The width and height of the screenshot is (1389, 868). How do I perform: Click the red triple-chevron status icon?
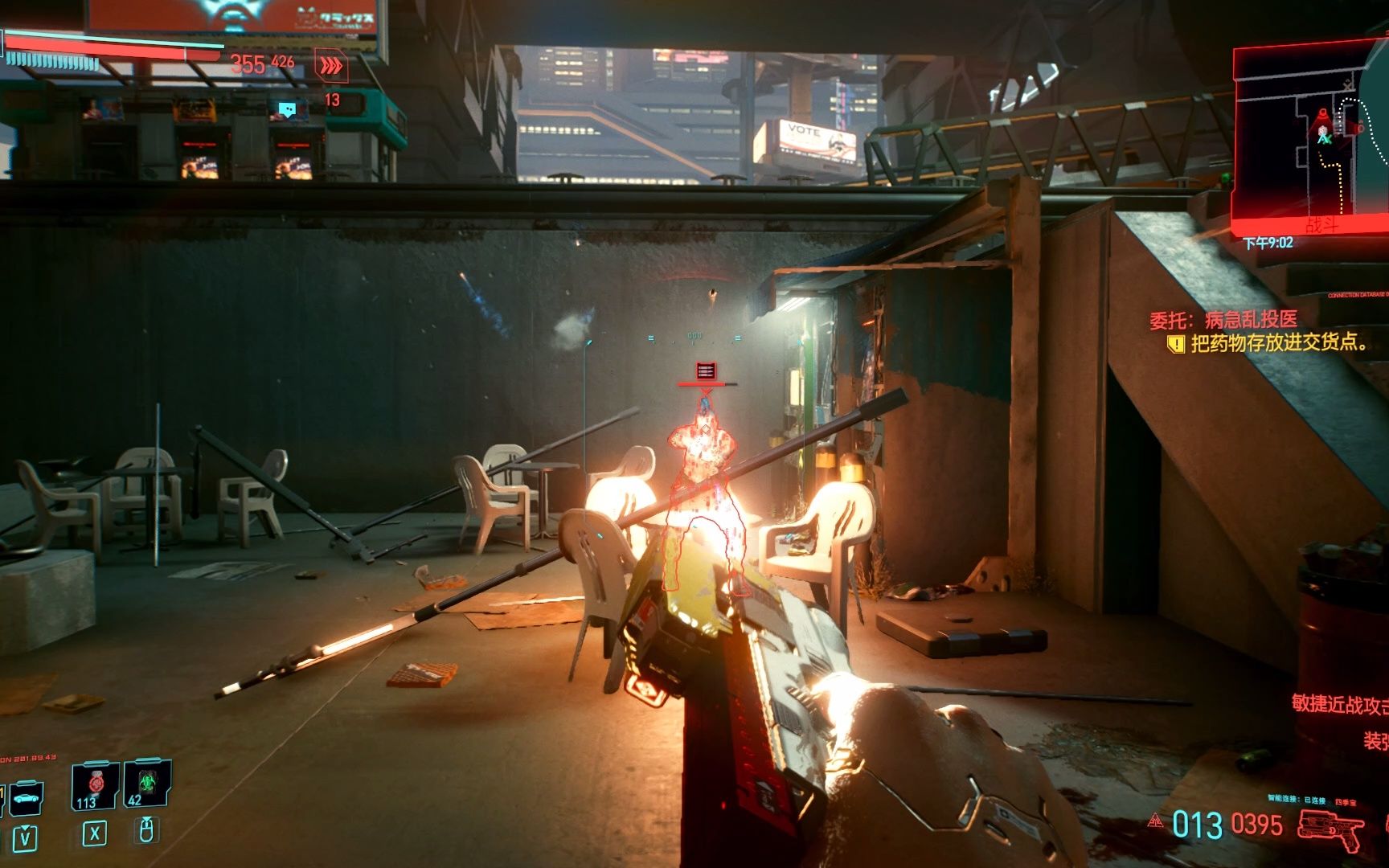(x=330, y=66)
